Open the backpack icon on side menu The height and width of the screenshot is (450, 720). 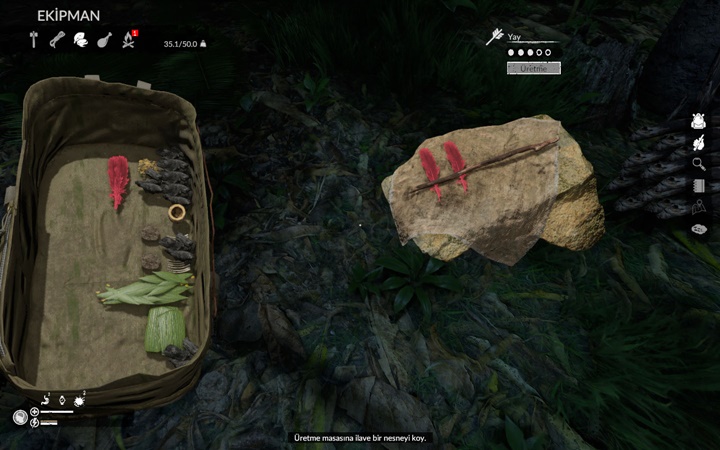(x=699, y=121)
